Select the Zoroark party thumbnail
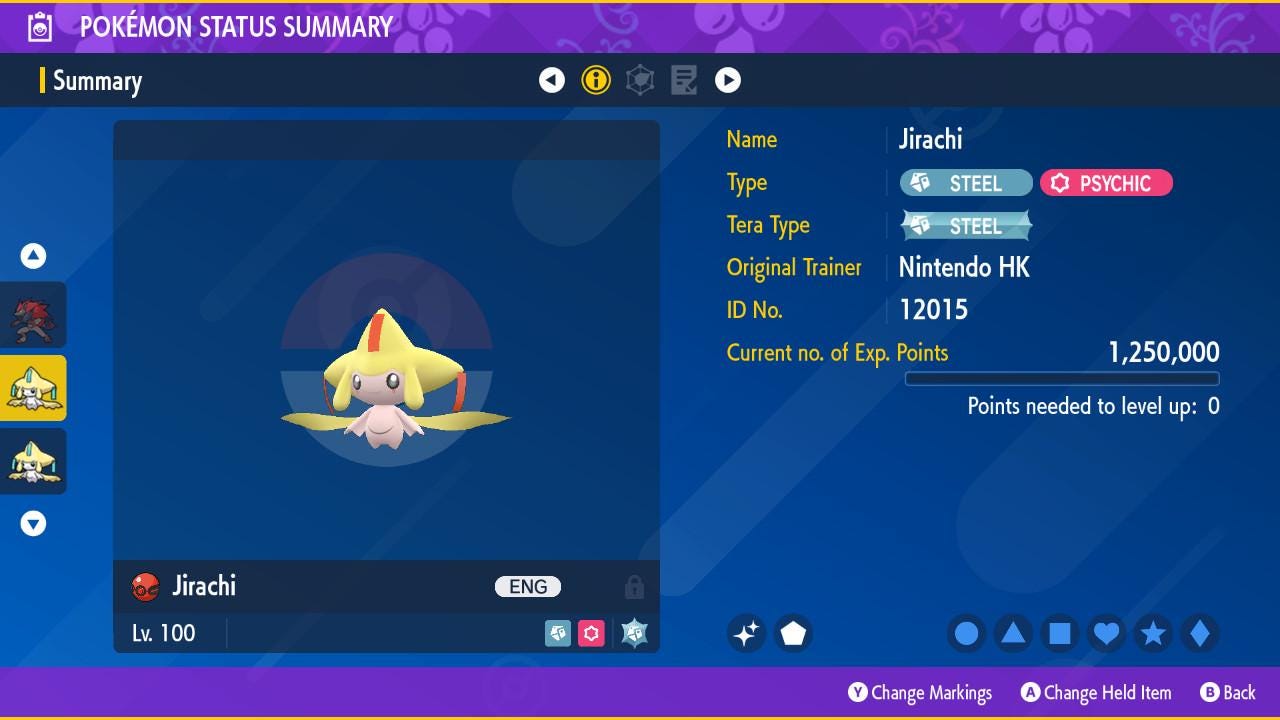 (x=33, y=315)
